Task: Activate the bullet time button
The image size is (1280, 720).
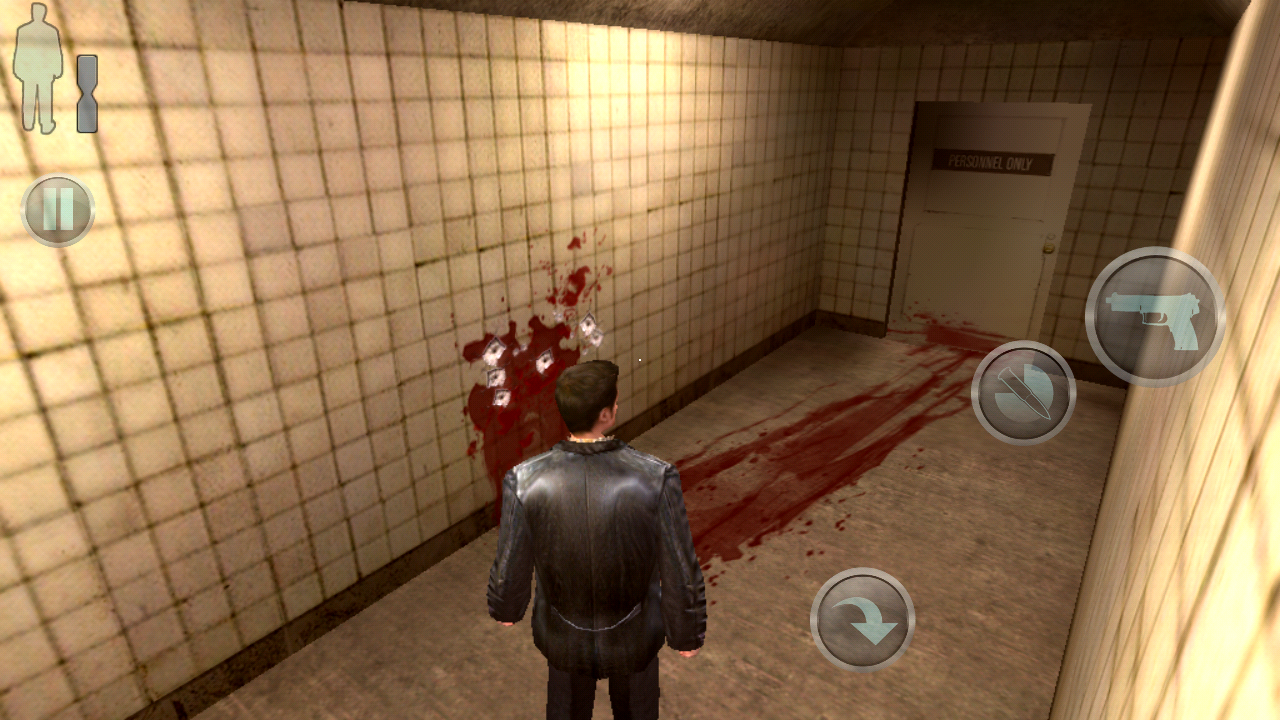Action: tap(1023, 392)
